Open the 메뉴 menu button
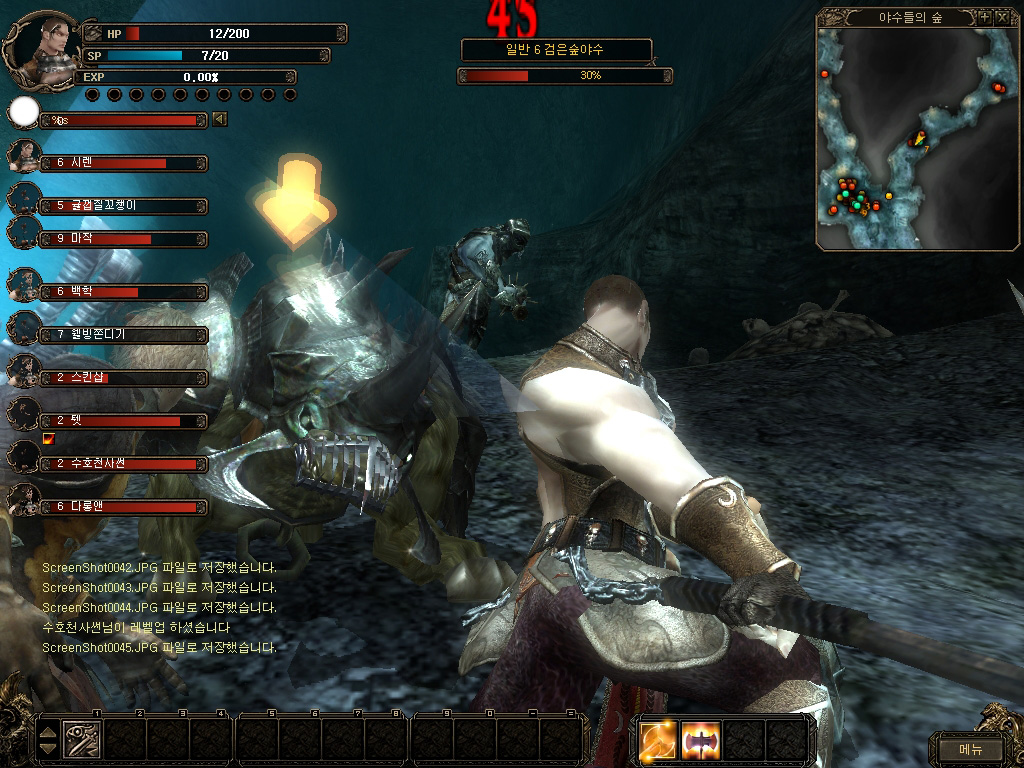This screenshot has width=1024, height=768. pos(970,748)
